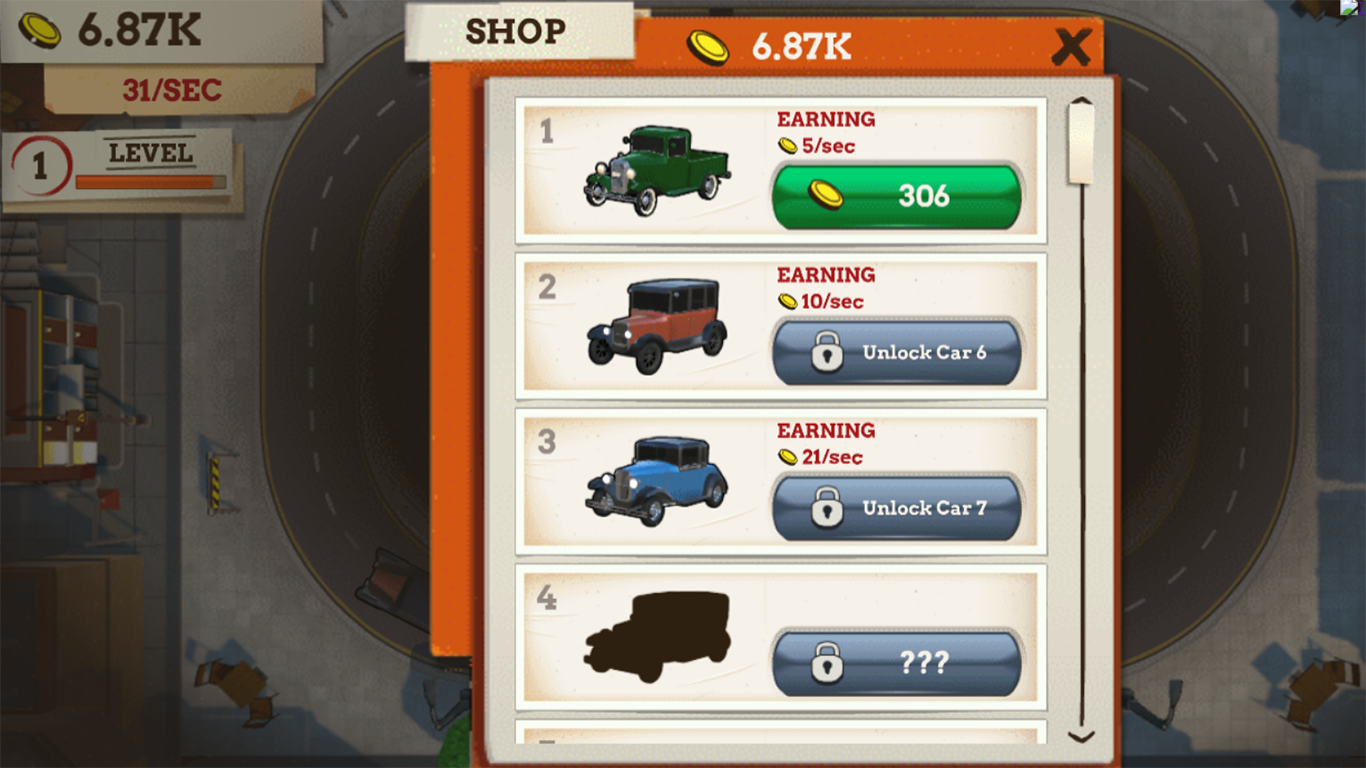This screenshot has height=768, width=1366.
Task: Click the green truck coin icon in row 1
Action: [x=825, y=196]
